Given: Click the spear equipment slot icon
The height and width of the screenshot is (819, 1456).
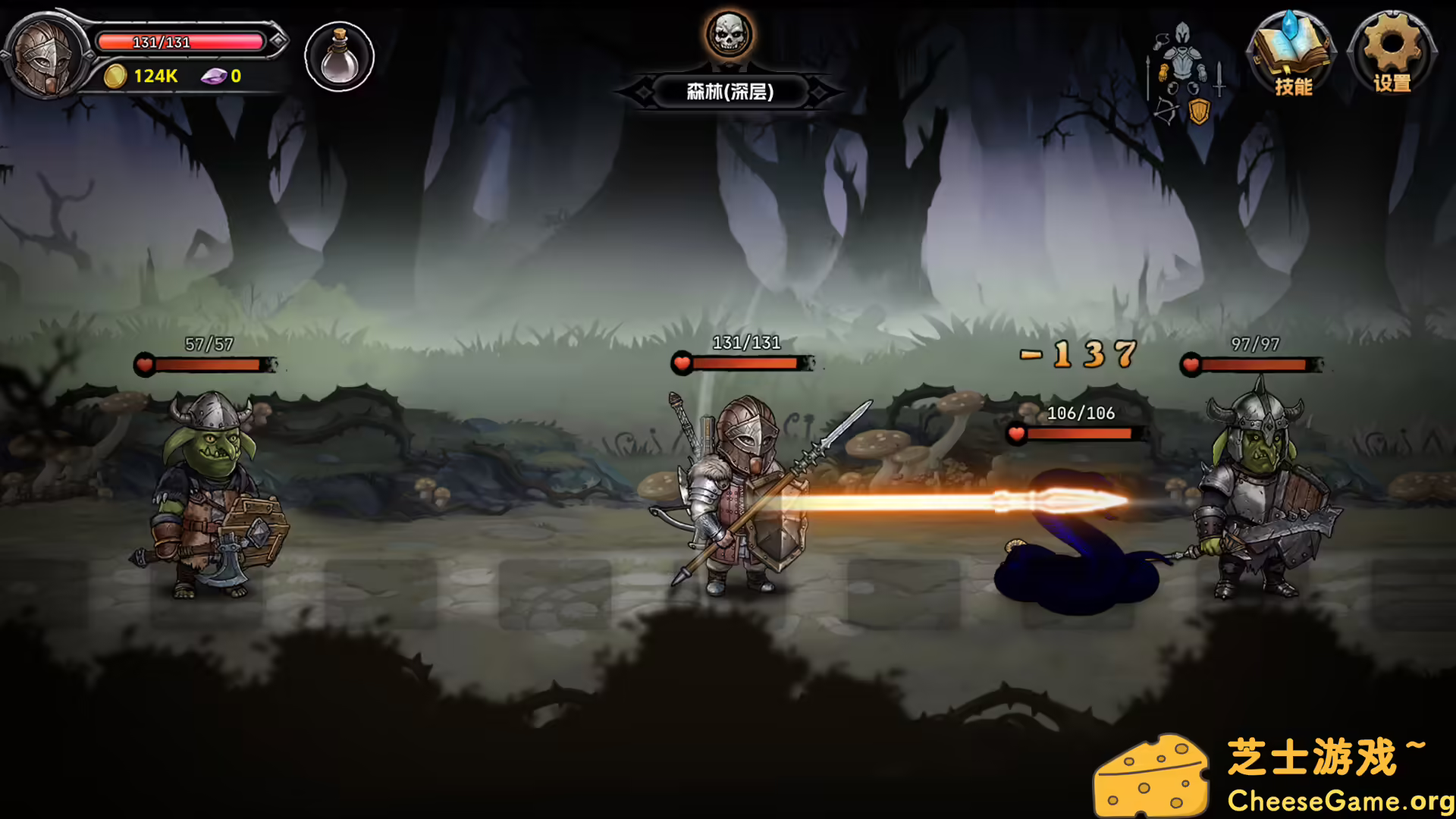Looking at the screenshot, I should (x=1148, y=77).
